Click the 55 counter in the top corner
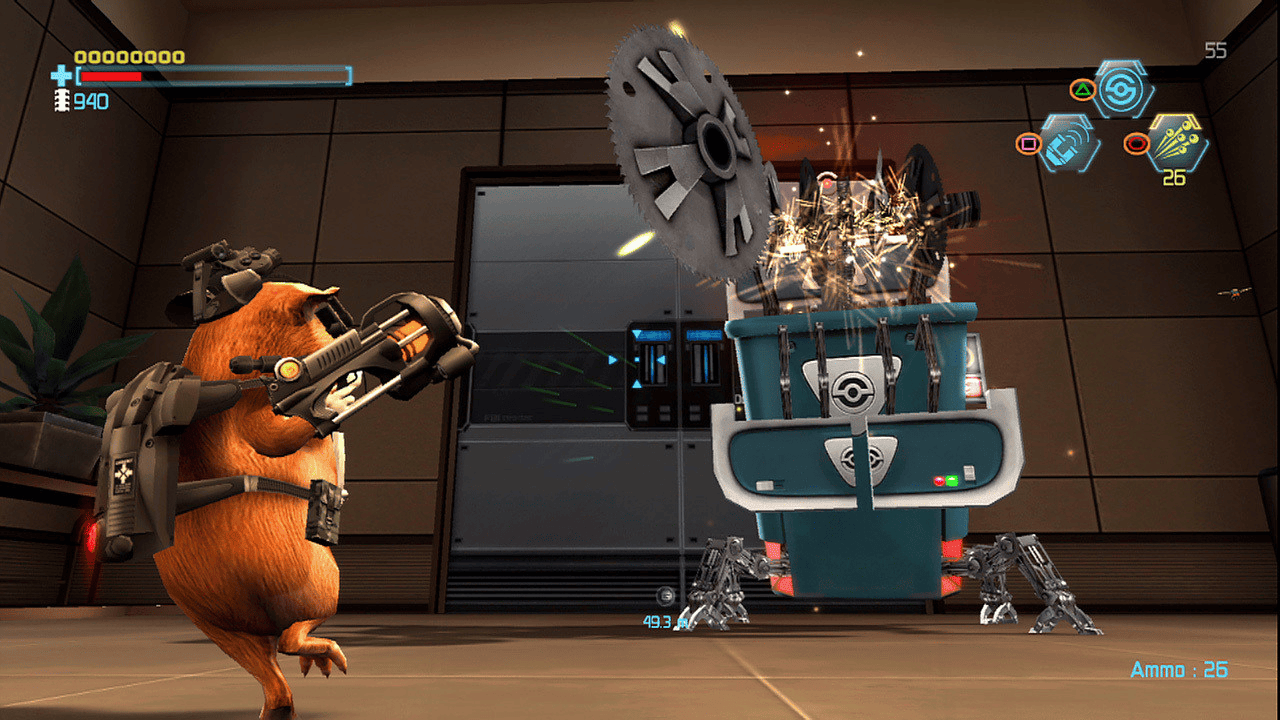This screenshot has width=1280, height=720. click(1218, 48)
